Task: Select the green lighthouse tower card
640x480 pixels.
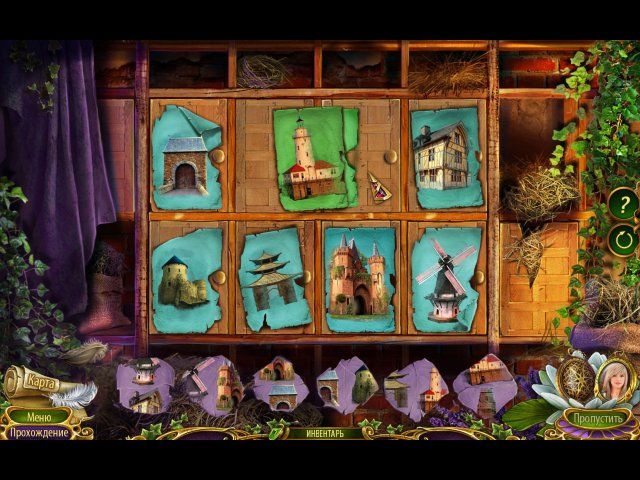Action: [315, 158]
